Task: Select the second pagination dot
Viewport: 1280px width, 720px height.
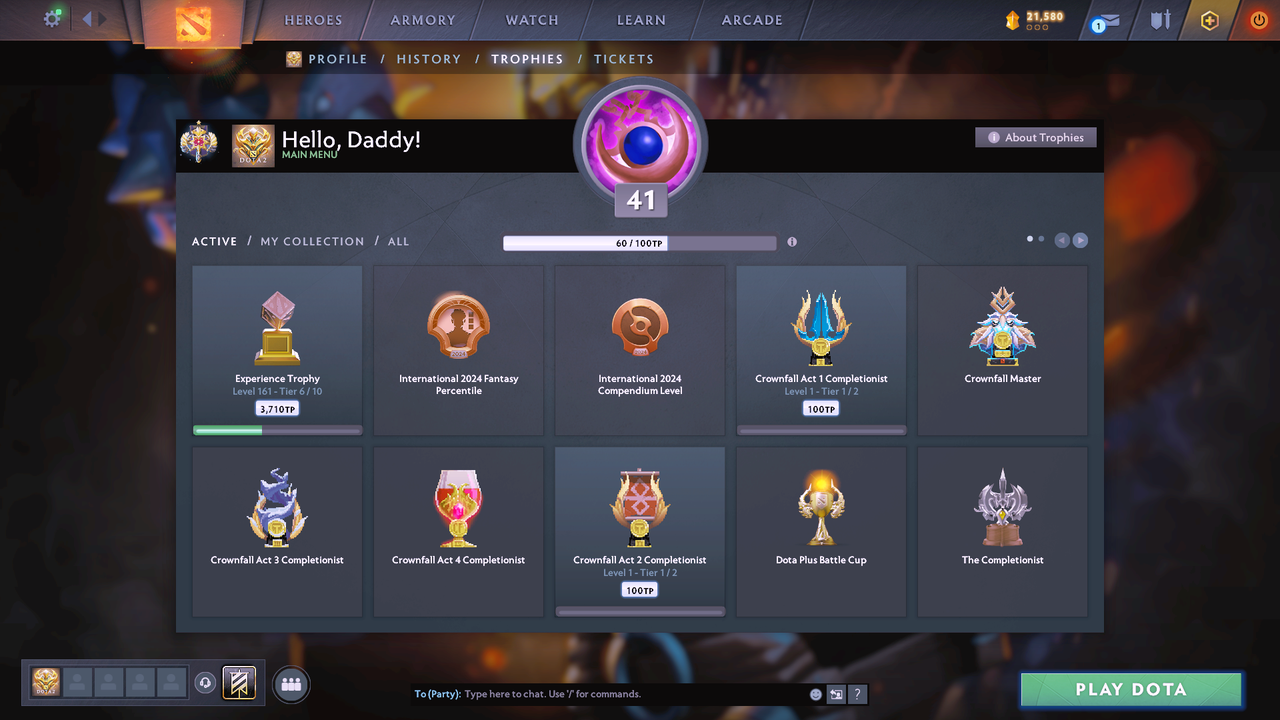Action: tap(1041, 239)
